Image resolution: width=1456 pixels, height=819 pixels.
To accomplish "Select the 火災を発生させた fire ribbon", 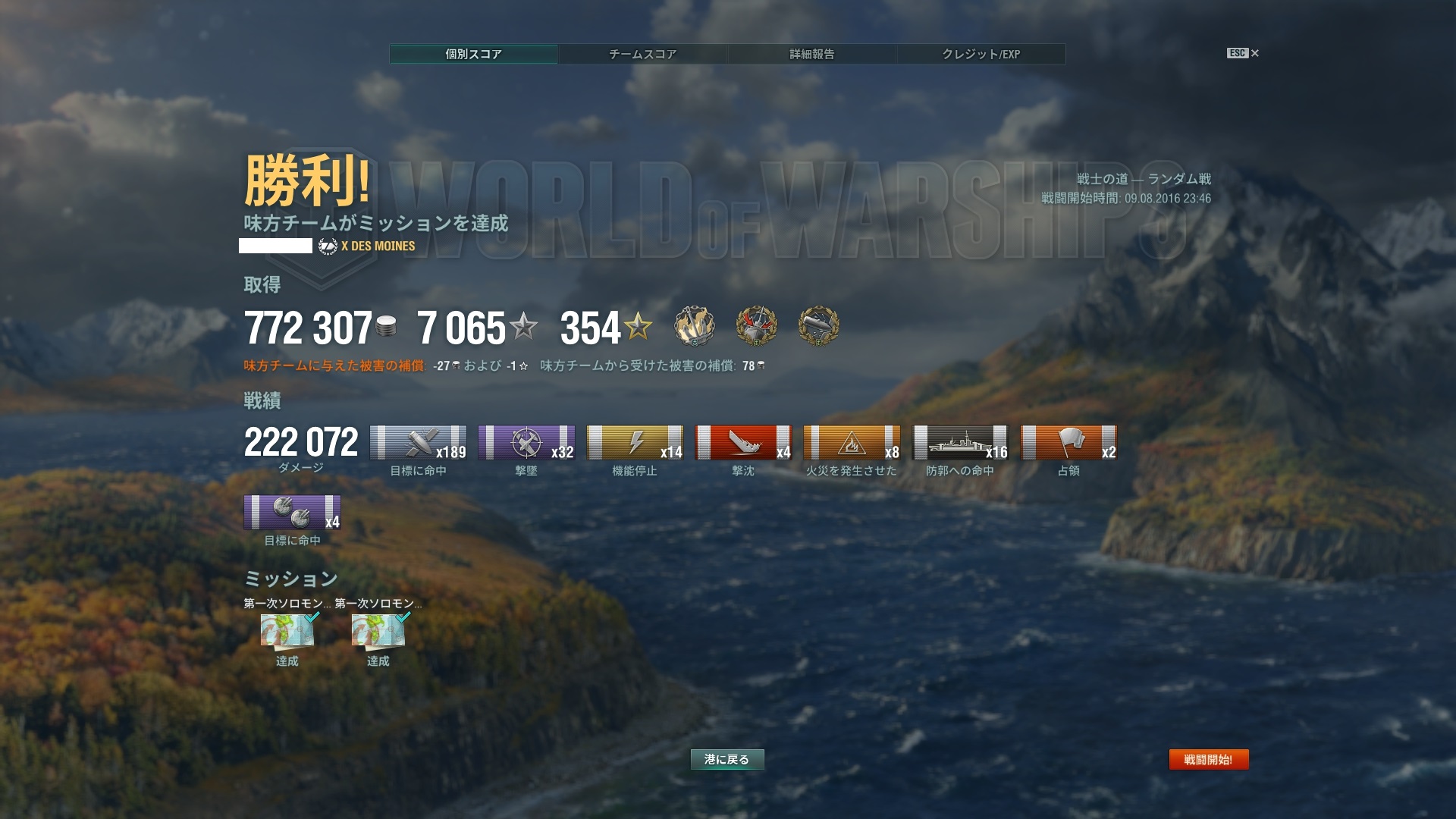I will [852, 443].
